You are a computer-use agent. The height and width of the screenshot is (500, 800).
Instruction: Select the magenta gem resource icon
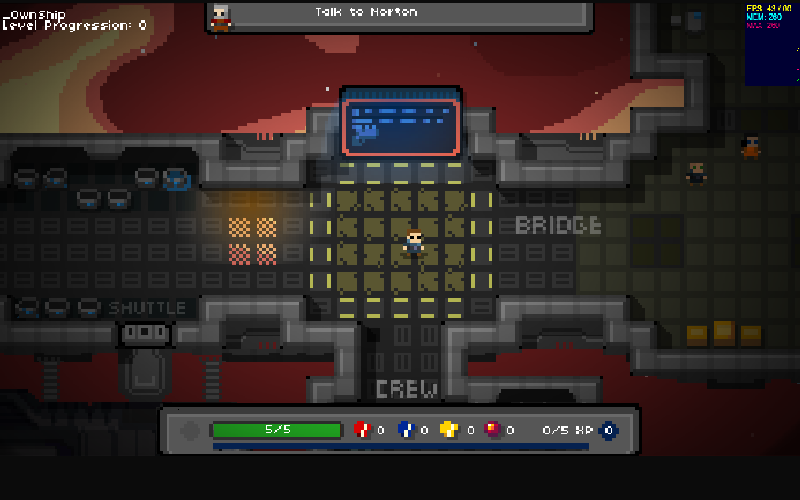pos(492,430)
